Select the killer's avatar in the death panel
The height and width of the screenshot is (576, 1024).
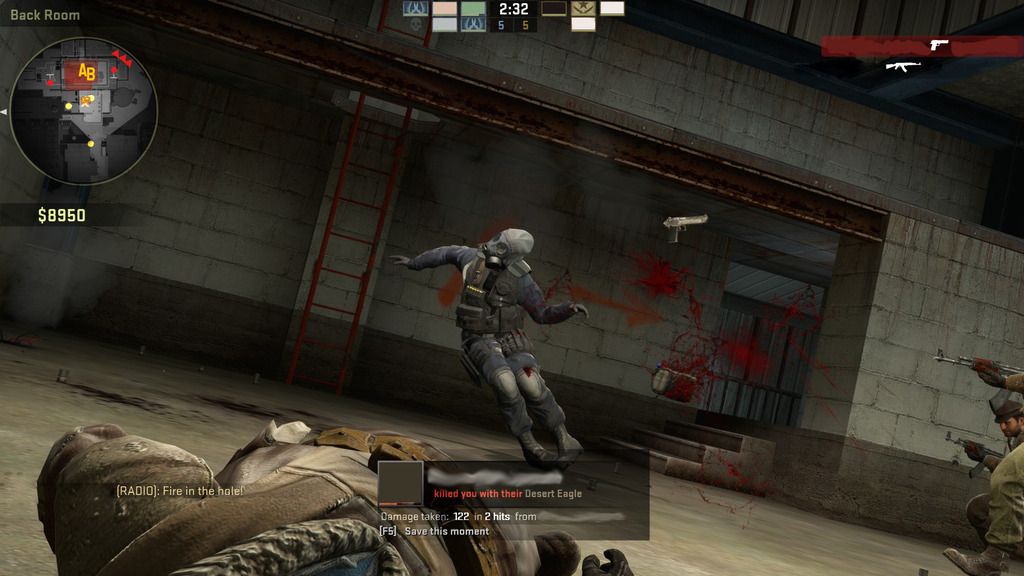click(x=400, y=483)
